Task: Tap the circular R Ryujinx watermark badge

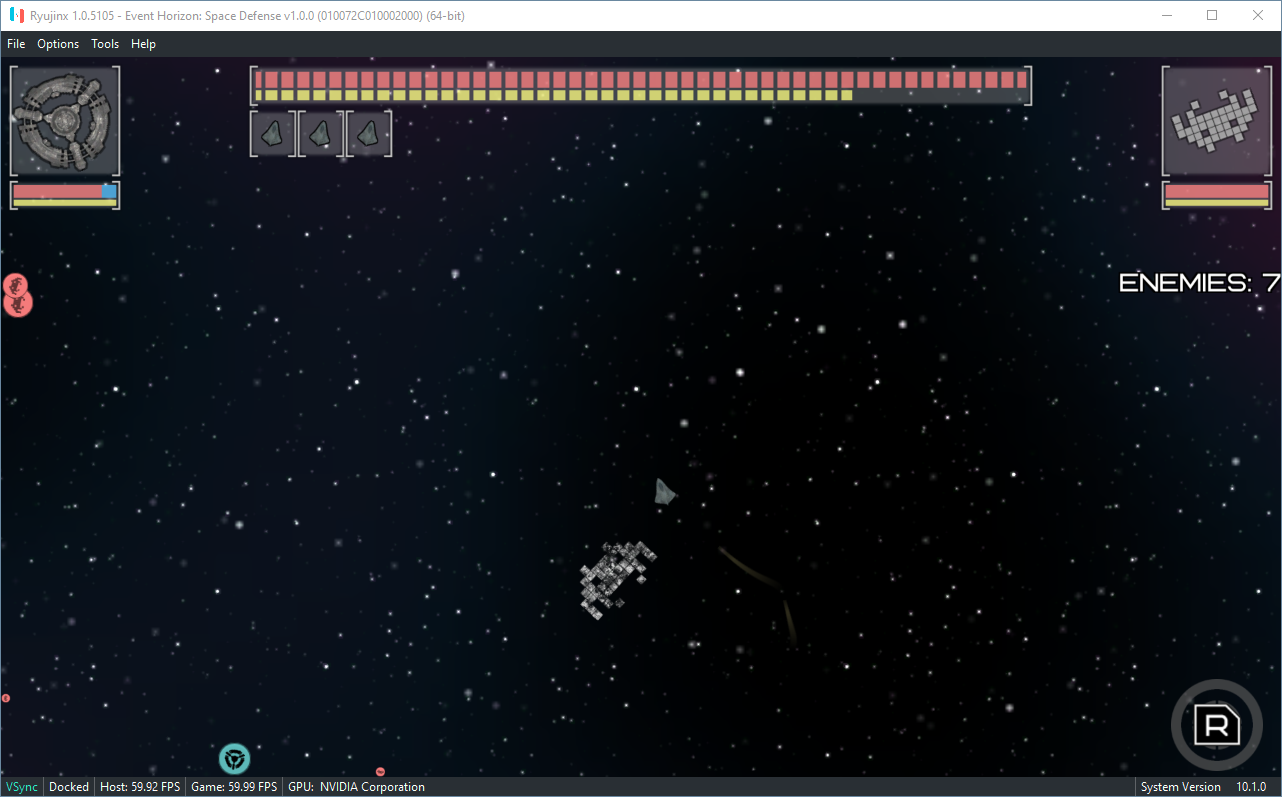Action: pyautogui.click(x=1217, y=725)
